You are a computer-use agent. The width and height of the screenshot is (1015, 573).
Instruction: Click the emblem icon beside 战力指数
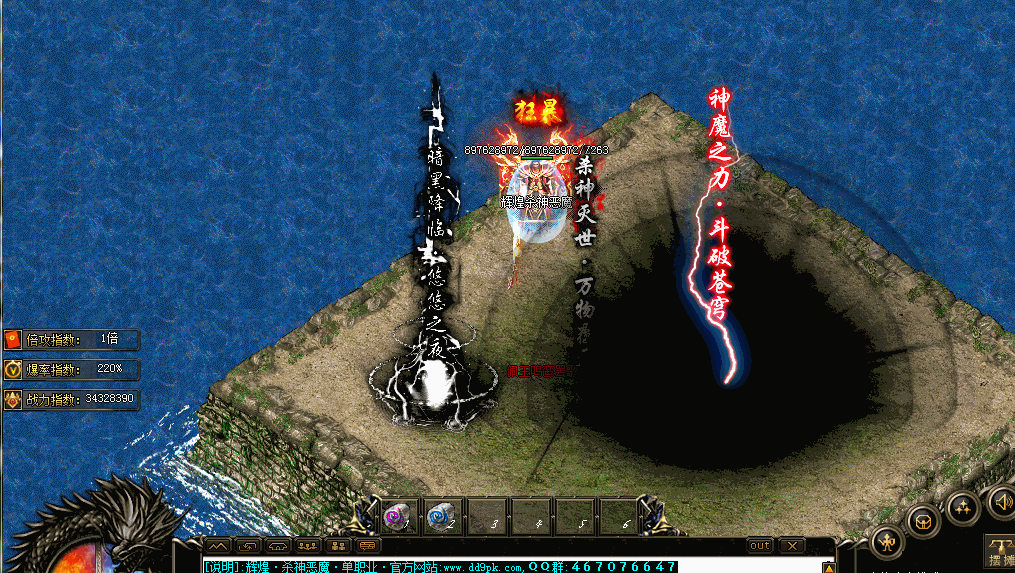point(13,399)
